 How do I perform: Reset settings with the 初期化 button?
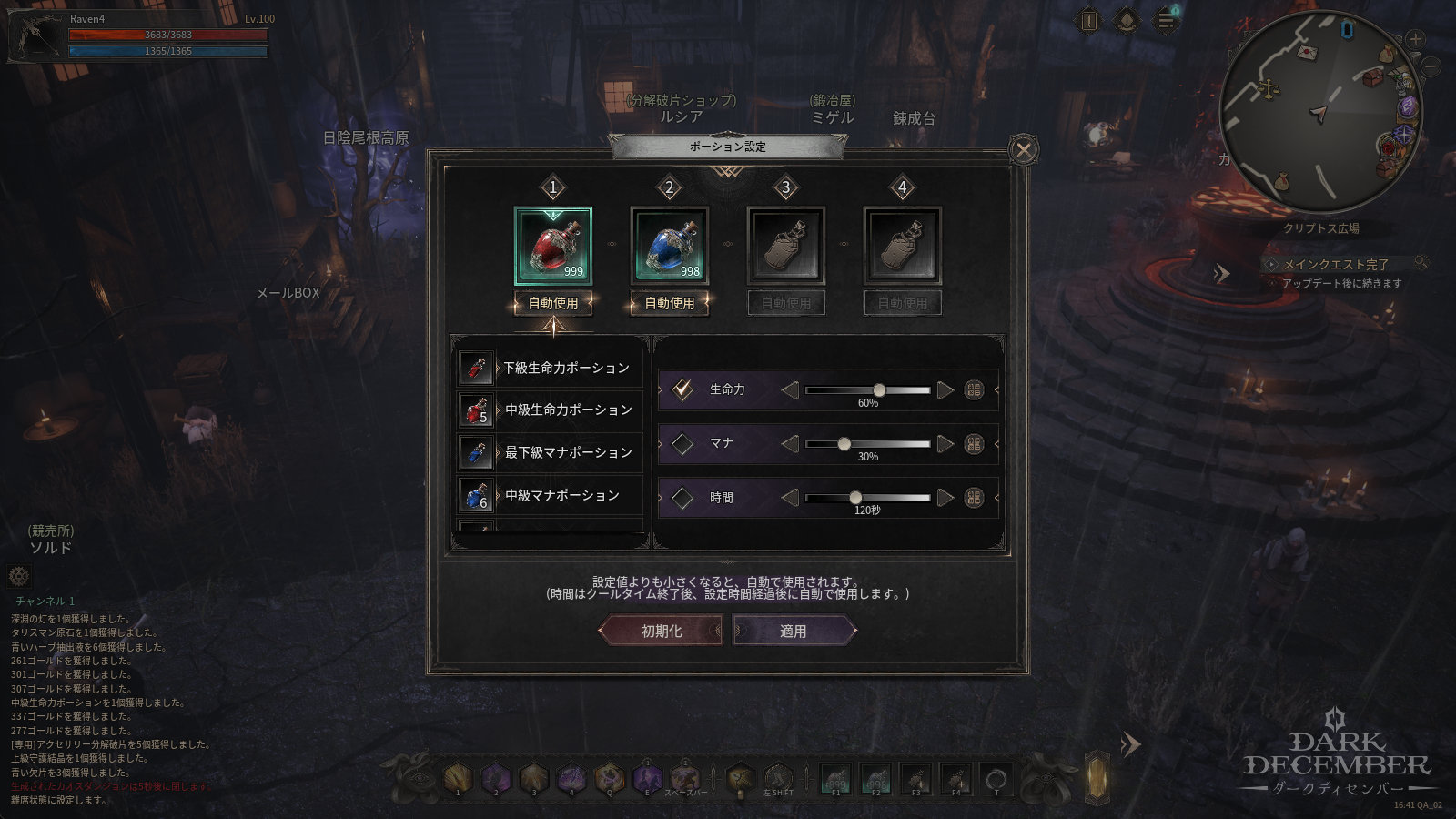point(662,631)
